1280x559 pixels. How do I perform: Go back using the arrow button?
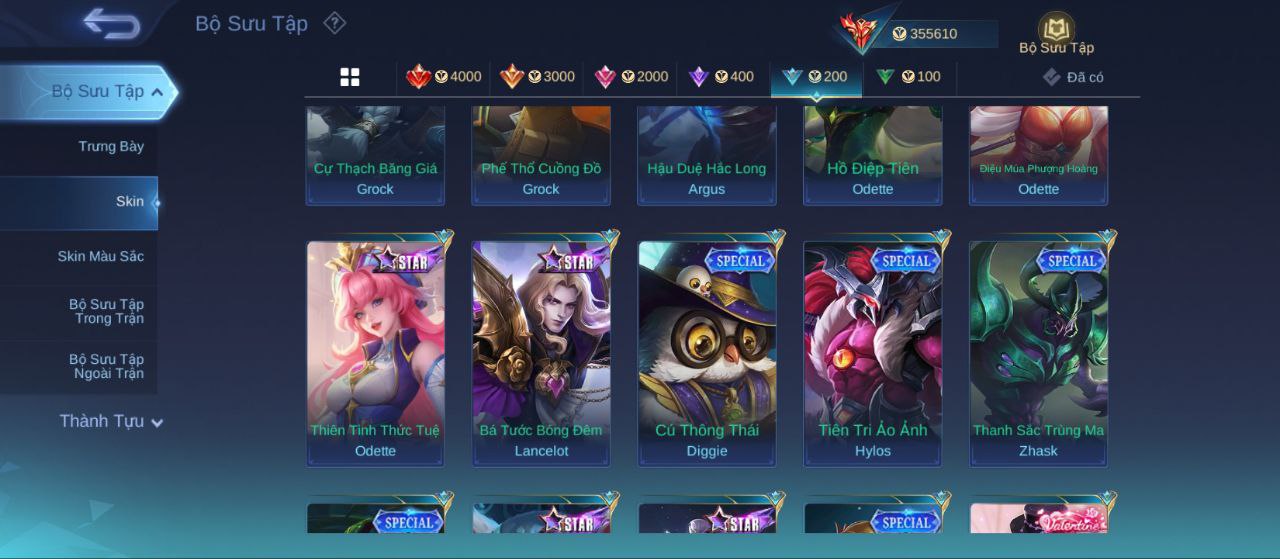tap(111, 23)
